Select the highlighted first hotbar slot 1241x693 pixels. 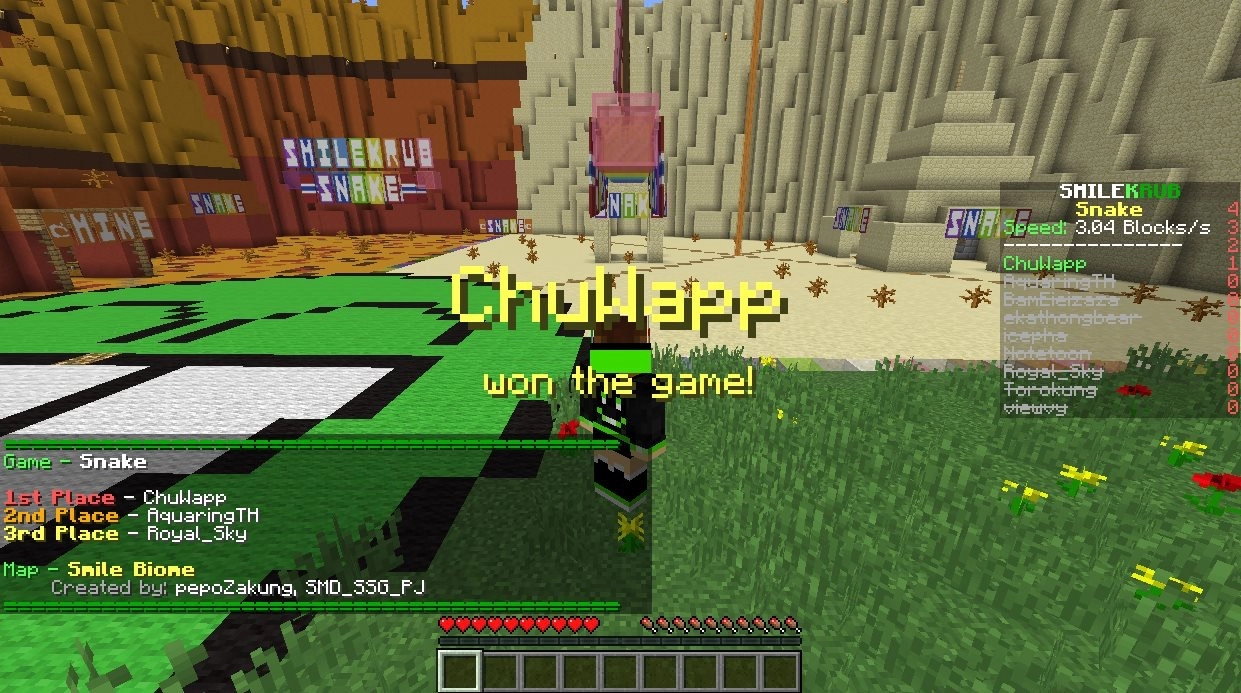(460, 671)
